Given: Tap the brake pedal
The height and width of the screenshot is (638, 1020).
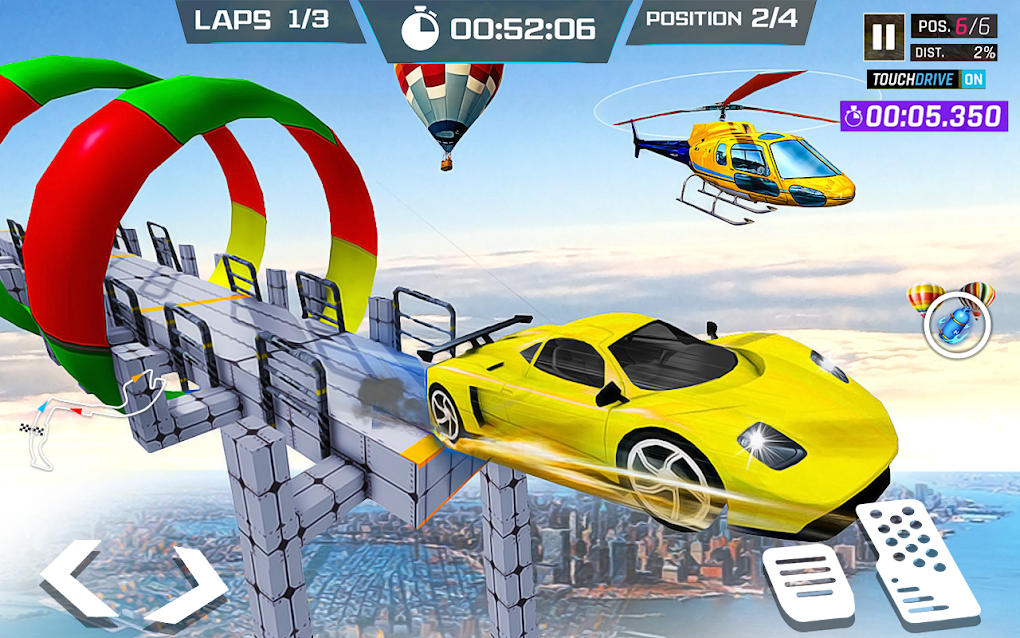Looking at the screenshot, I should tap(808, 585).
